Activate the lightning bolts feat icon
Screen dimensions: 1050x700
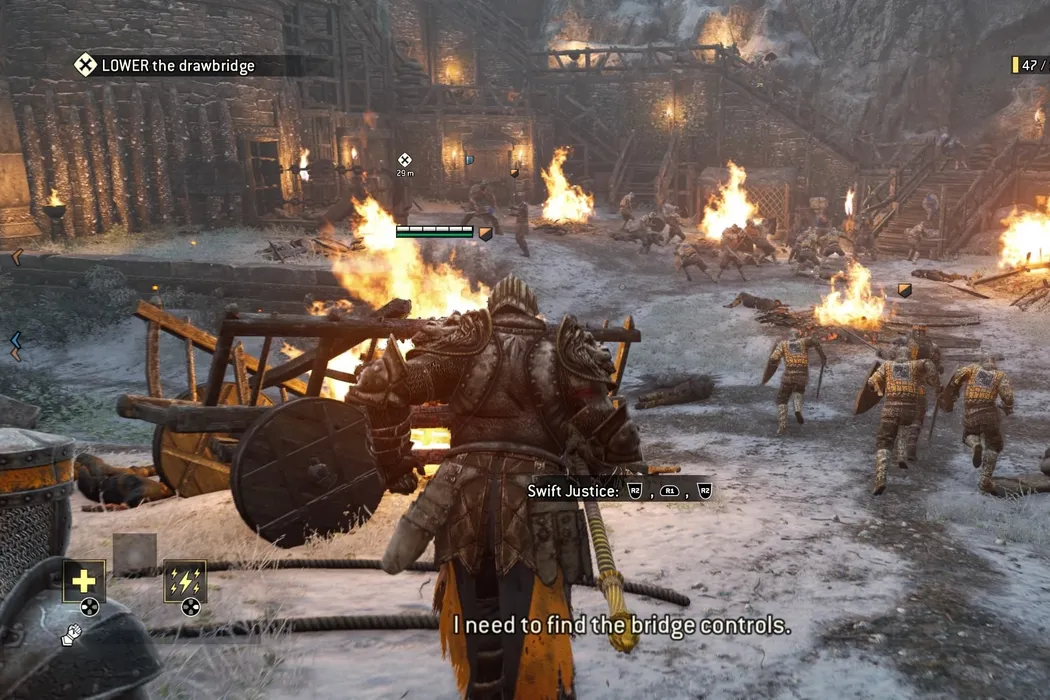point(185,580)
